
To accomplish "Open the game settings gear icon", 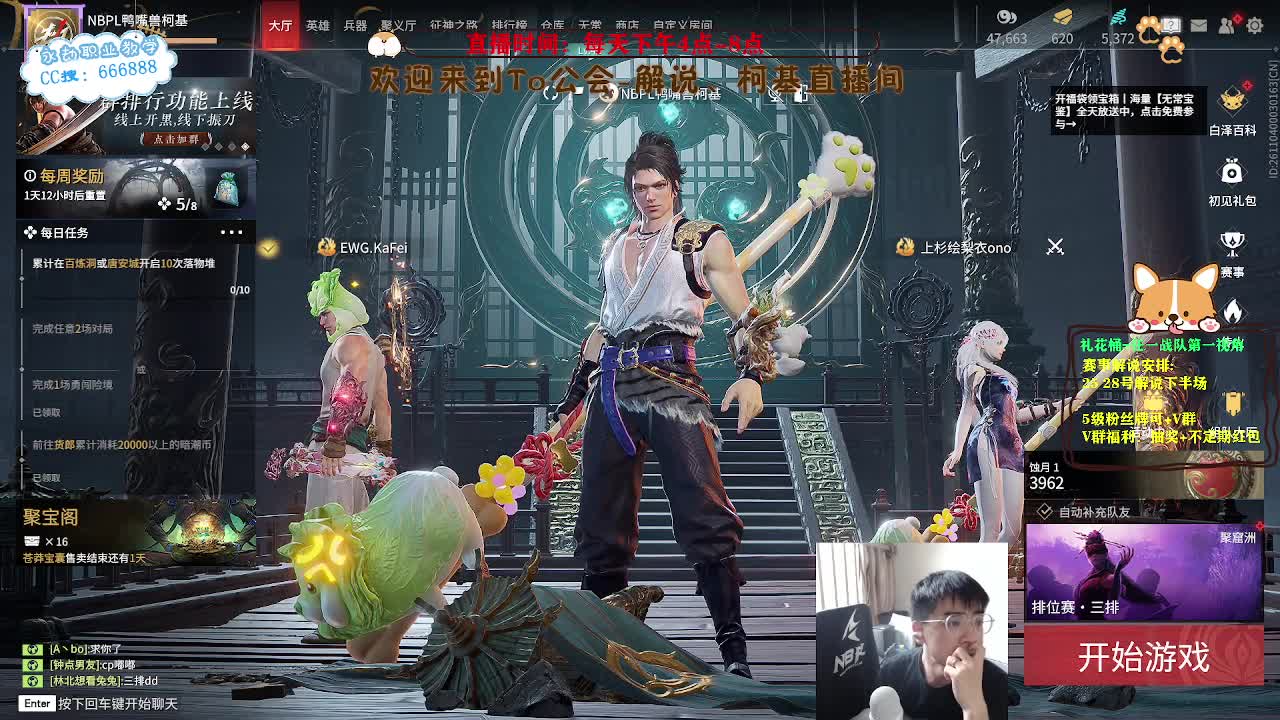I will coord(1254,25).
